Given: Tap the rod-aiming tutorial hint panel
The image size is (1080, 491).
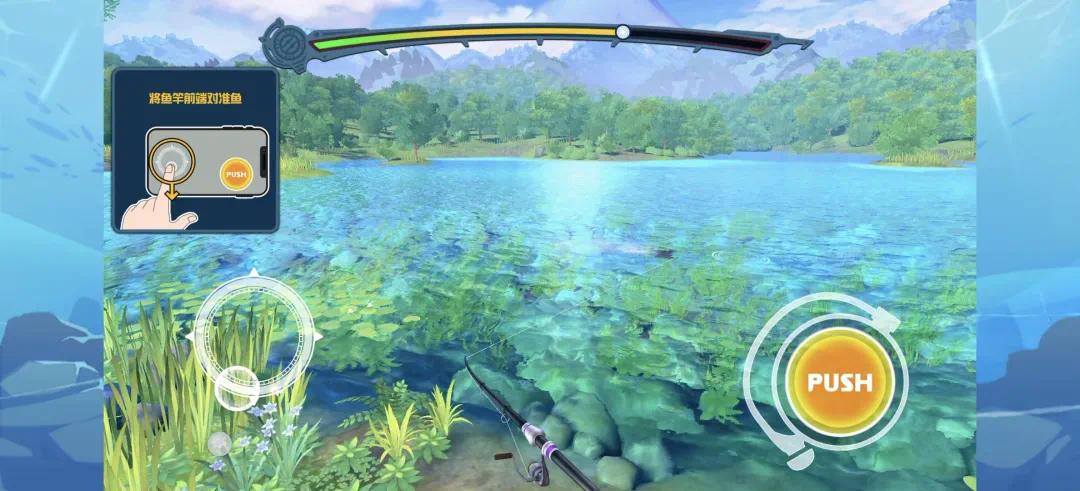Looking at the screenshot, I should tap(195, 150).
